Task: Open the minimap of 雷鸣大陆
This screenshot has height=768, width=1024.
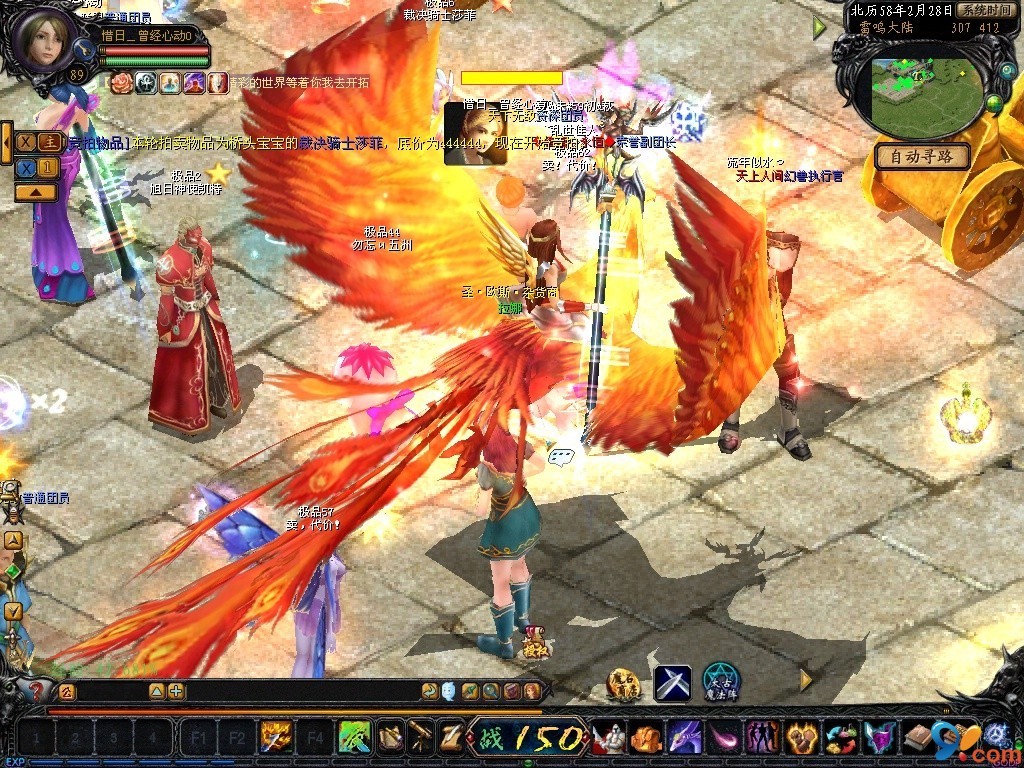Action: pos(923,95)
